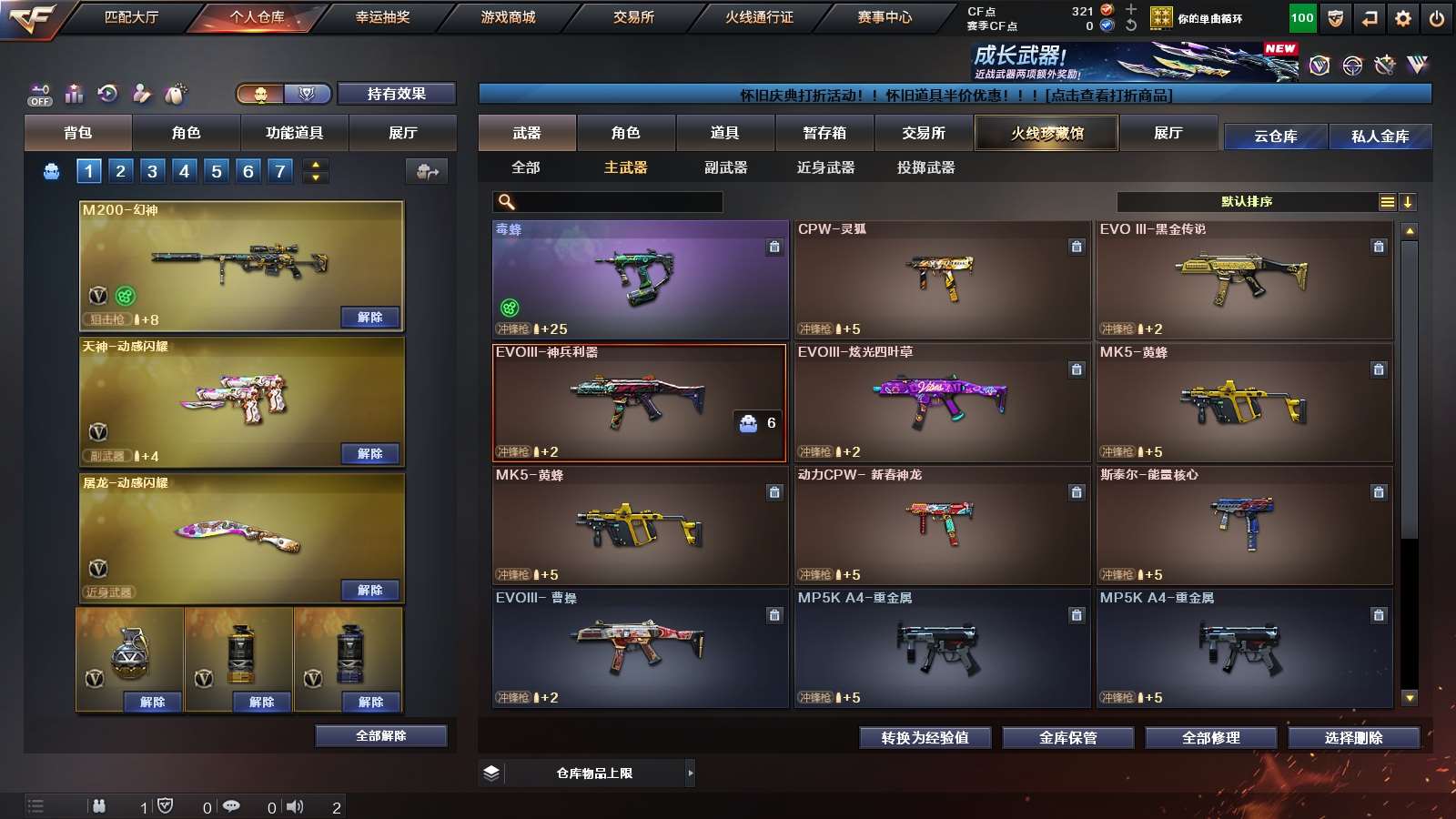The height and width of the screenshot is (819, 1456).
Task: Open the 持有效果 owned effects panel
Action: (x=396, y=94)
